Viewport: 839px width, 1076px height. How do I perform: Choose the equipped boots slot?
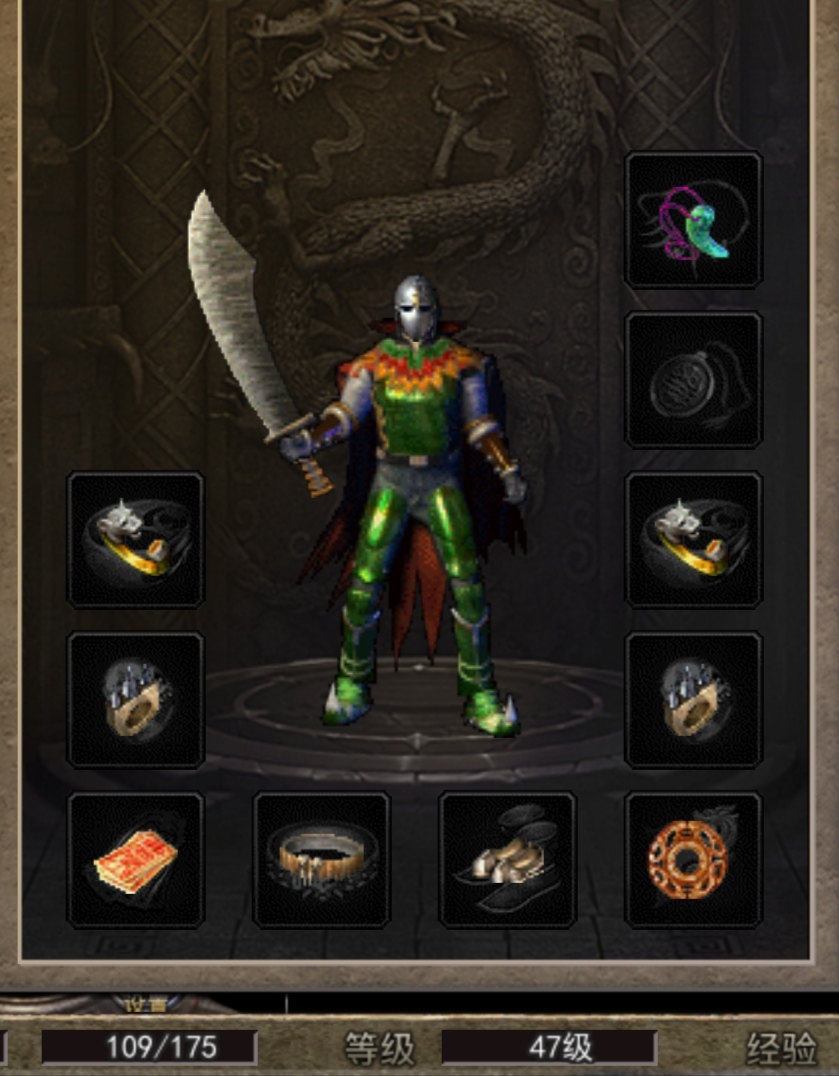tap(507, 860)
